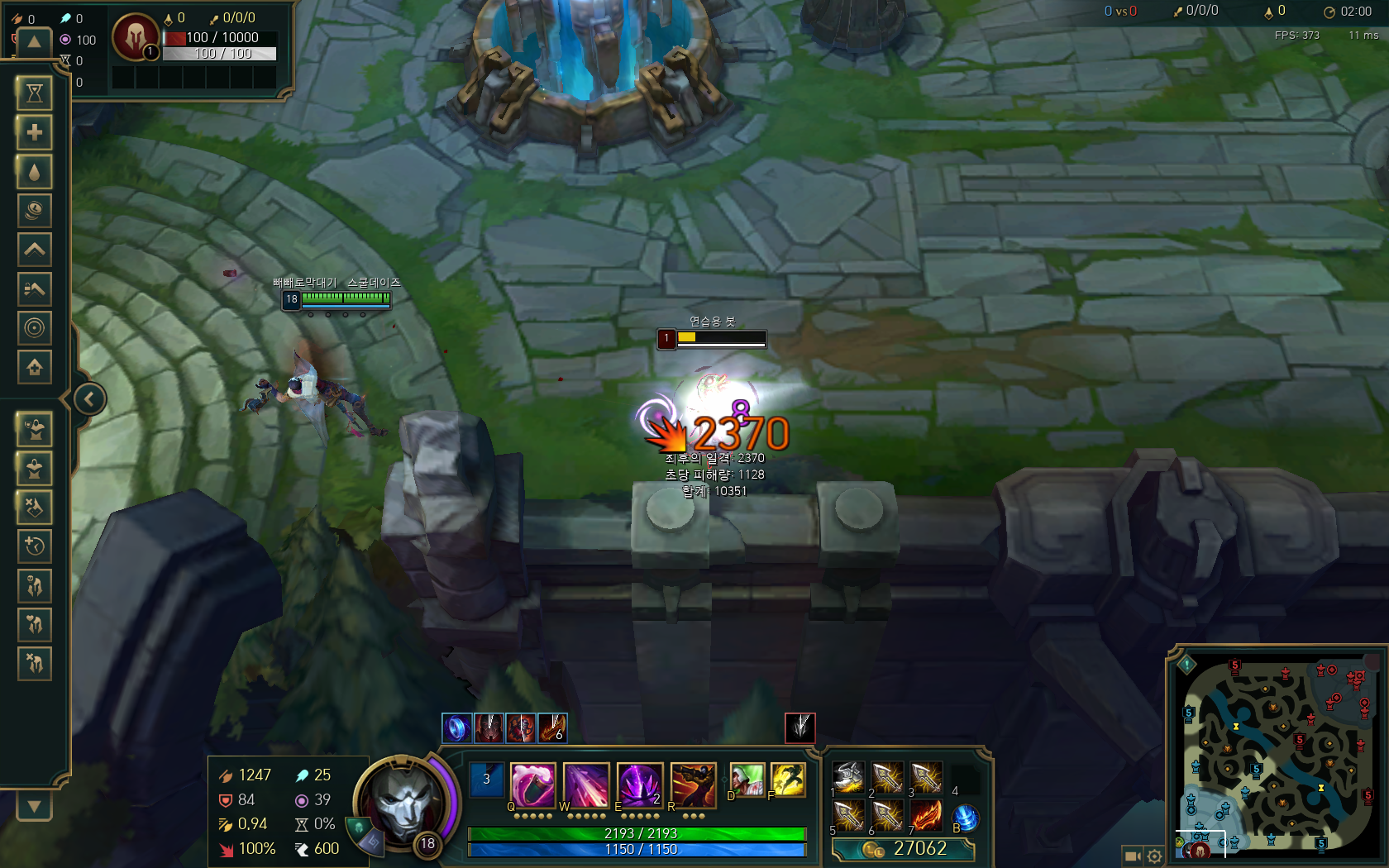Select Jhin's Q ability
This screenshot has height=868, width=1389.
tap(532, 785)
